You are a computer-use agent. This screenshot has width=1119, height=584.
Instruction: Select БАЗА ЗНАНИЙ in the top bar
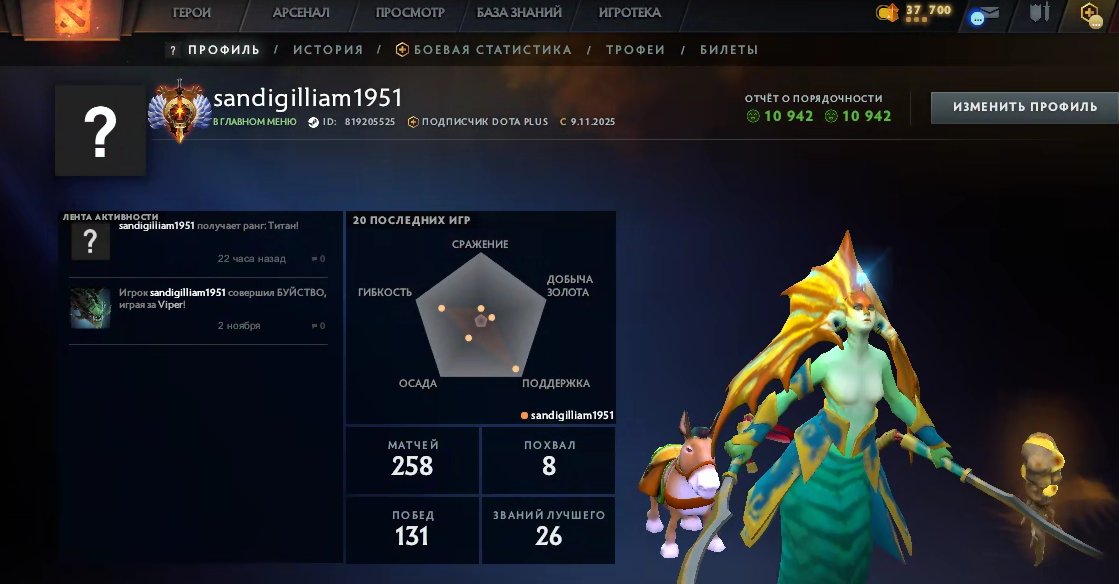(519, 13)
